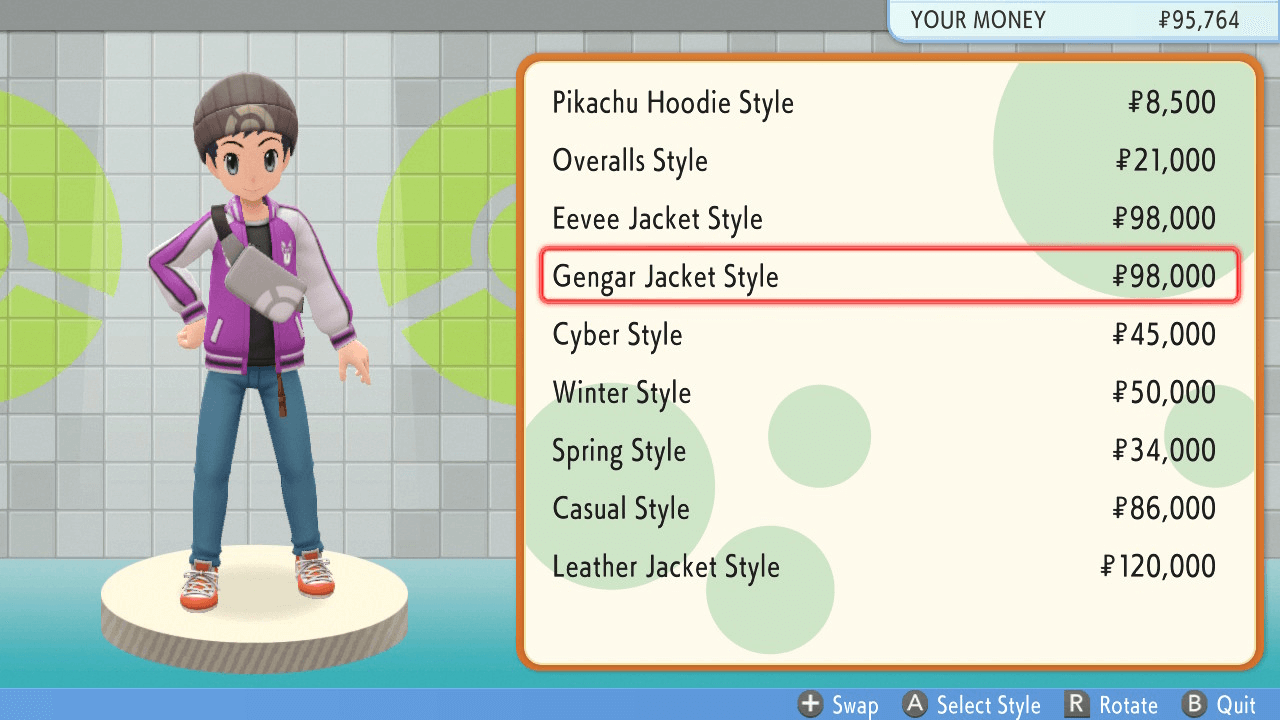Select the Casual Style entry
The image size is (1280, 720).
click(621, 508)
